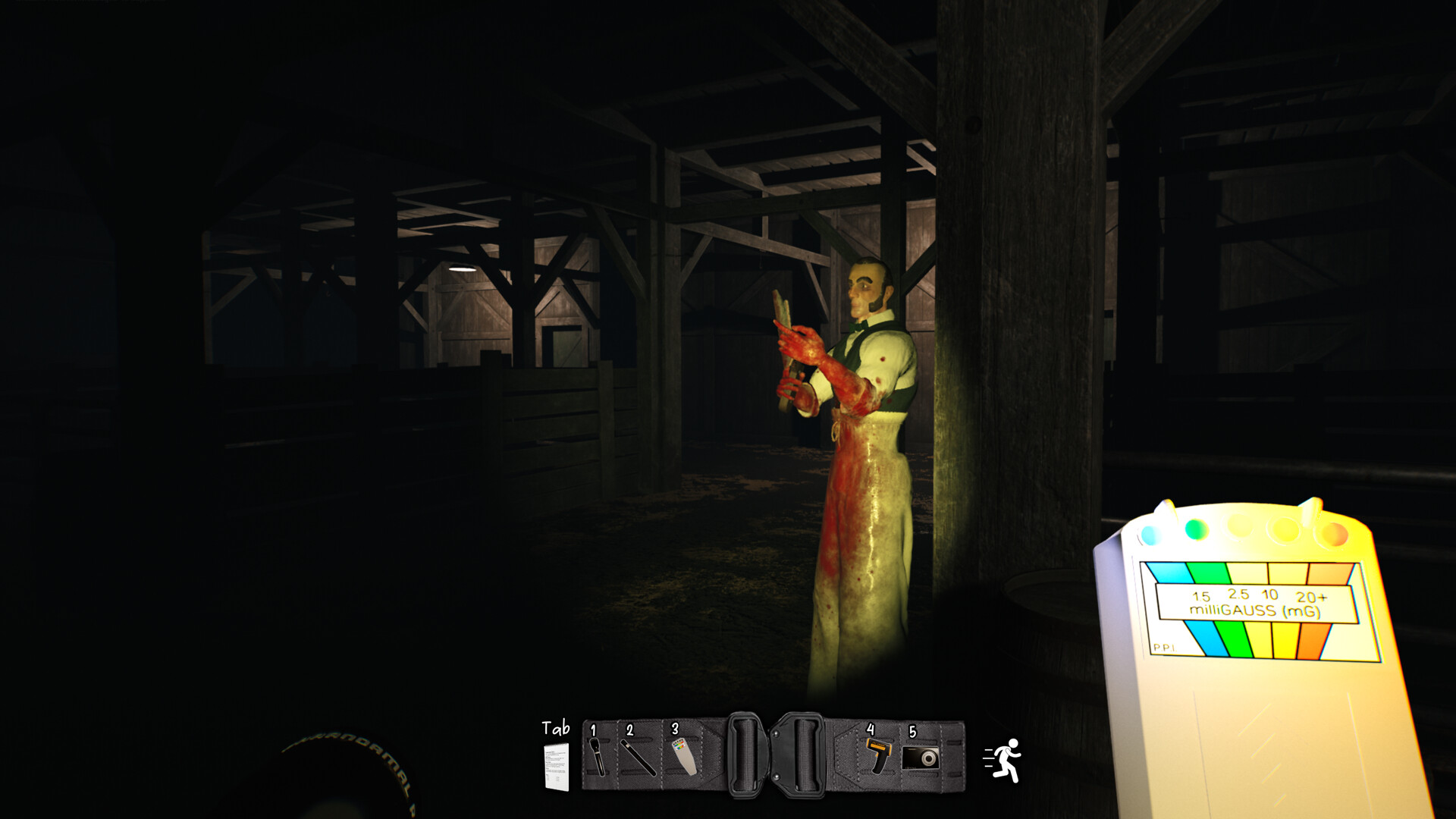Toggle the orange LED on the EMF reader
The height and width of the screenshot is (819, 1456).
1334,535
